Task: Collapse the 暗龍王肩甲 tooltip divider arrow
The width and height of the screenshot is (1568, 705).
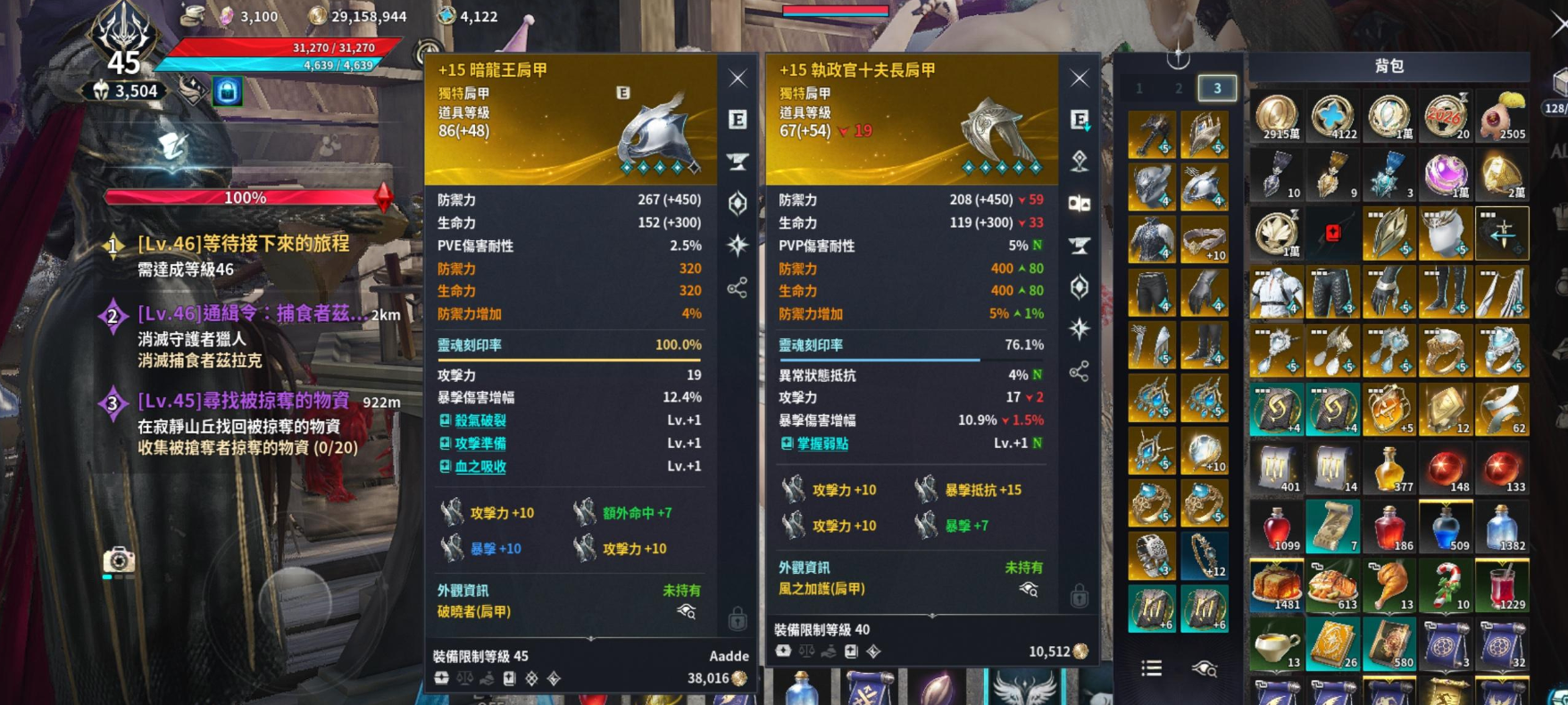Action: coord(590,638)
